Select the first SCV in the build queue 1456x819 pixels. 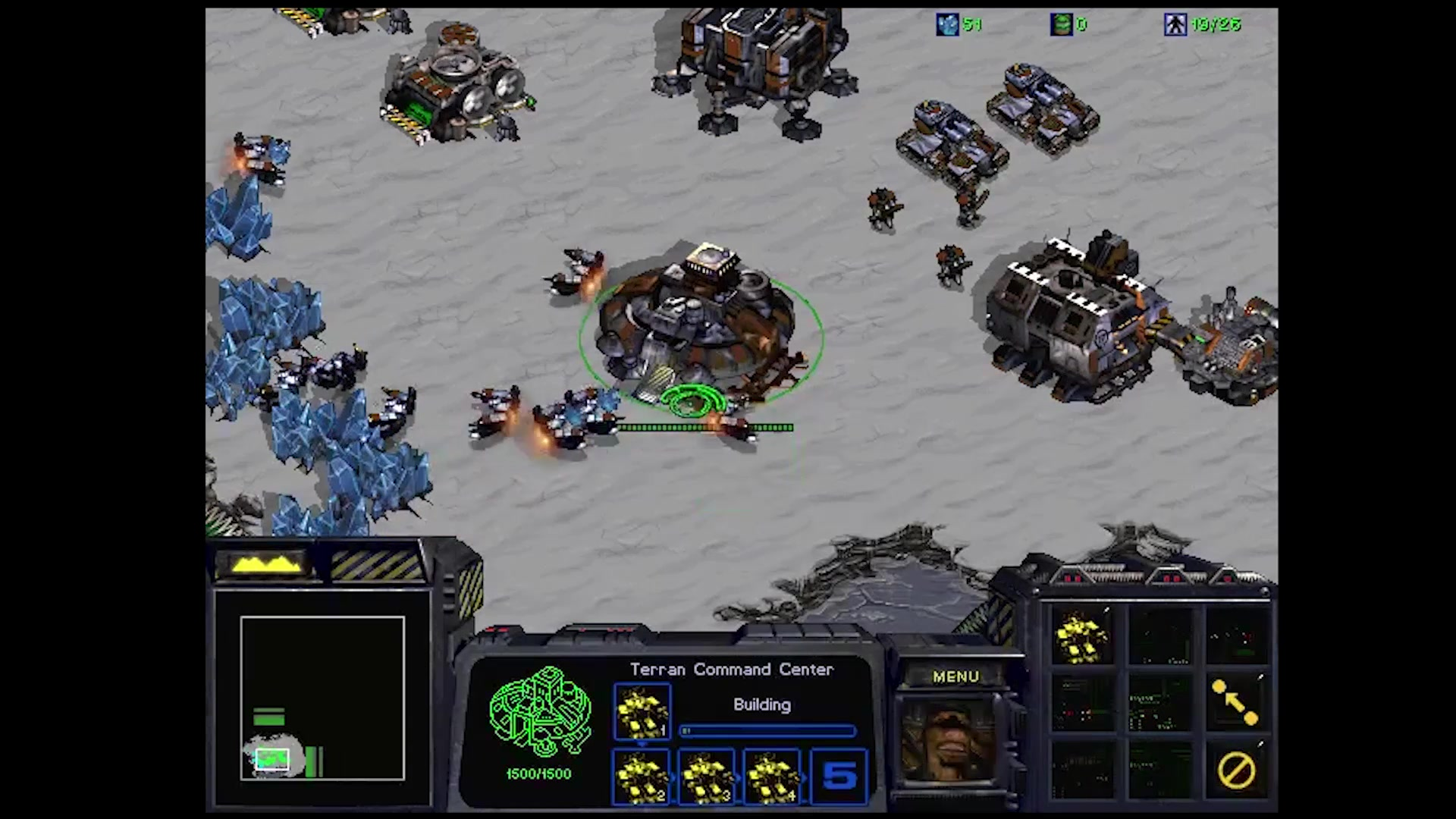[642, 711]
